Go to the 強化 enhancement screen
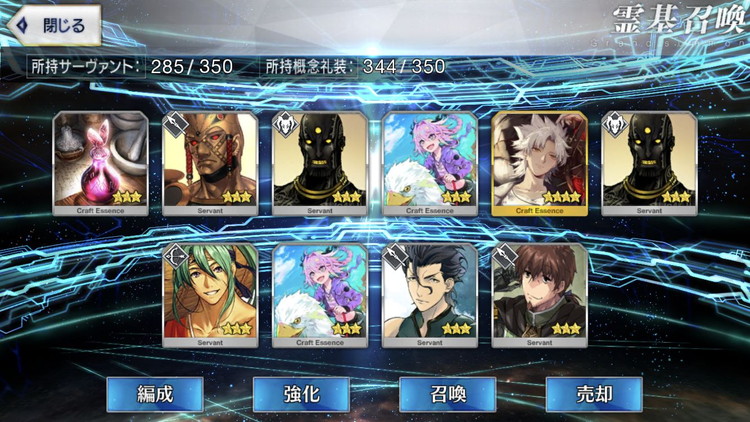The height and width of the screenshot is (422, 750). 301,393
